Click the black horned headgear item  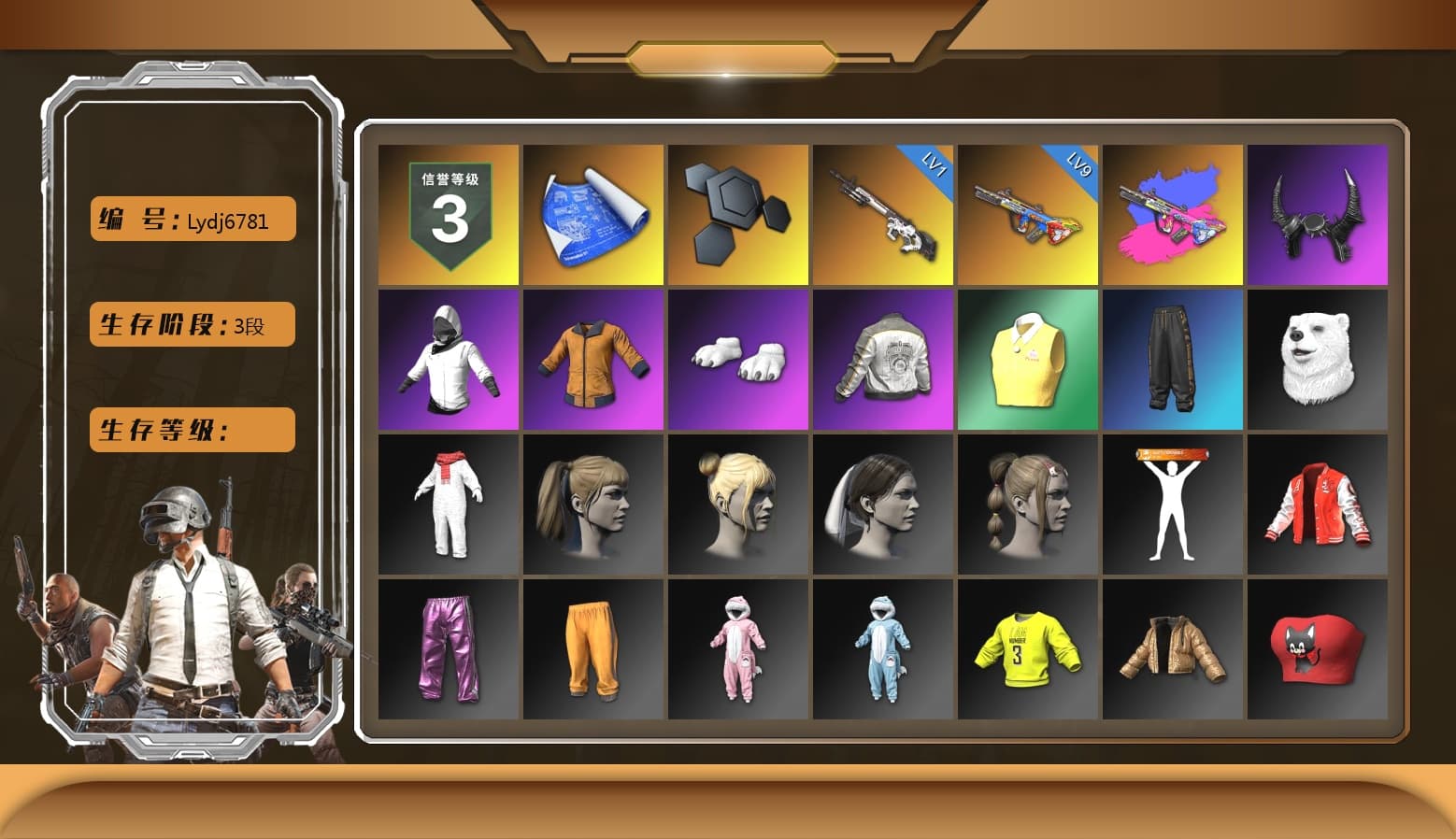pos(1318,213)
